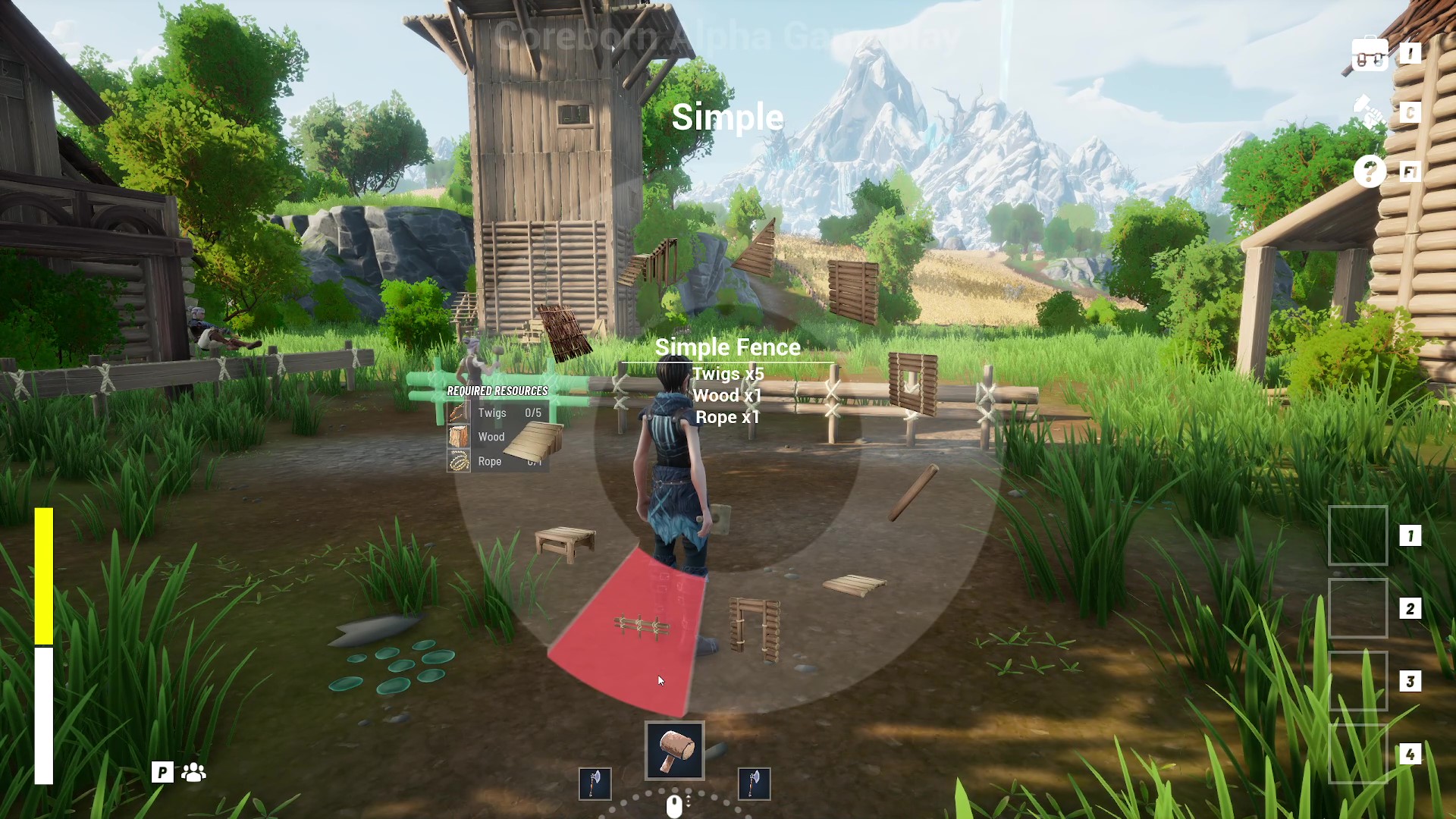Open the party members icon

(194, 772)
